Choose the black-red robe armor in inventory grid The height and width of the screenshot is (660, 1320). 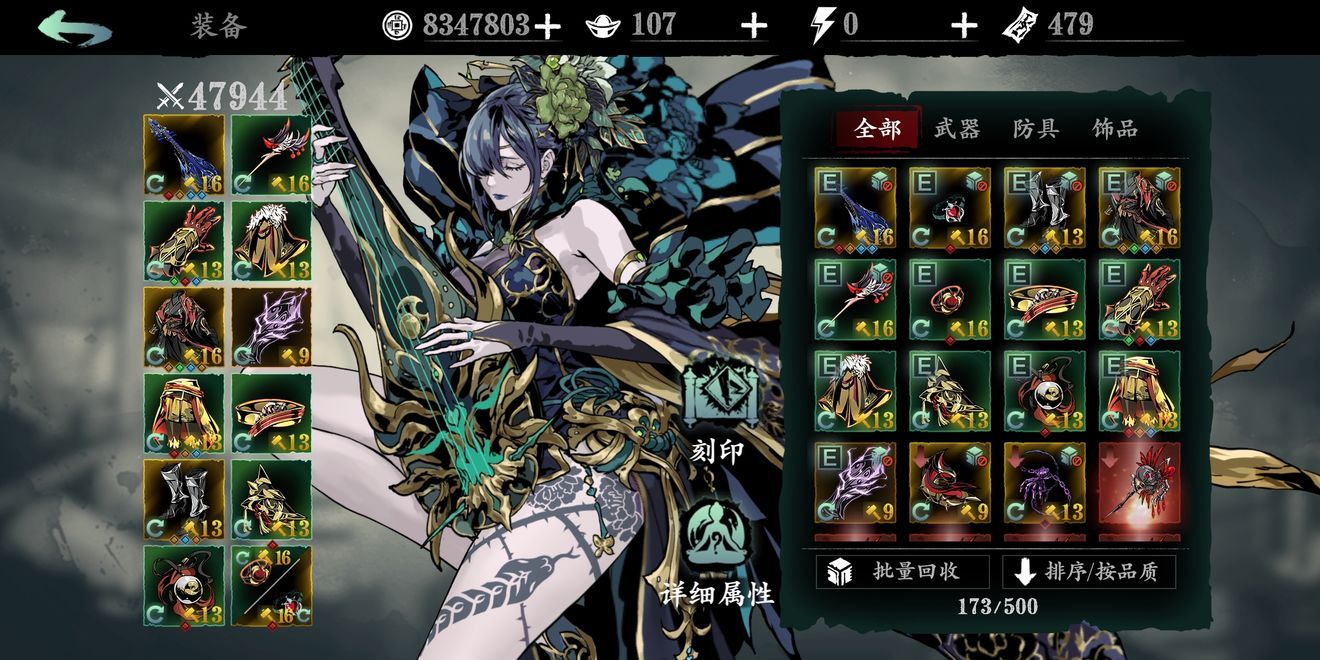pos(1139,207)
